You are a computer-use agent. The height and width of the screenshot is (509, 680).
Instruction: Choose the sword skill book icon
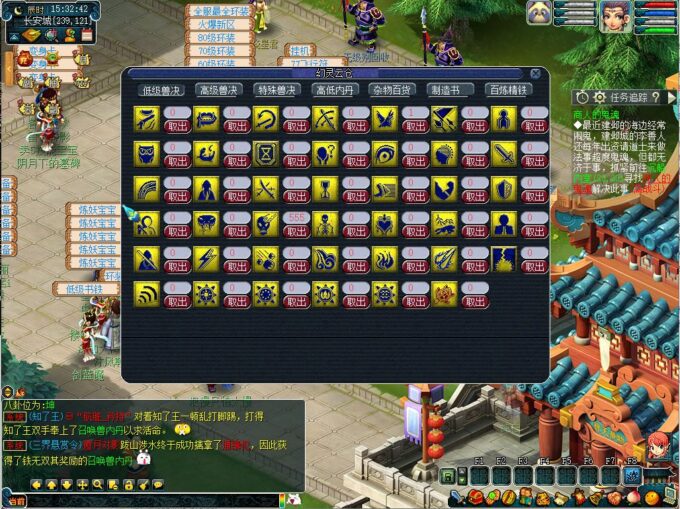[x=504, y=154]
